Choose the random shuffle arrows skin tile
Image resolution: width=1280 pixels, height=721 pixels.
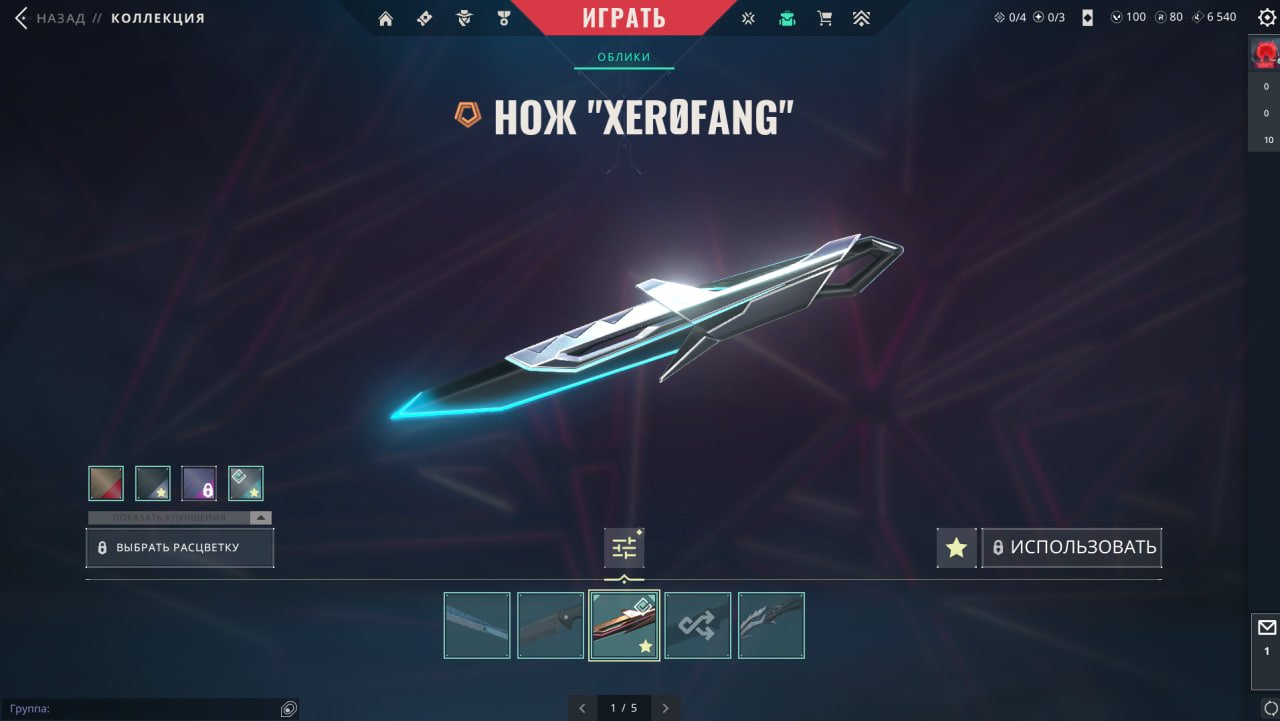(698, 626)
